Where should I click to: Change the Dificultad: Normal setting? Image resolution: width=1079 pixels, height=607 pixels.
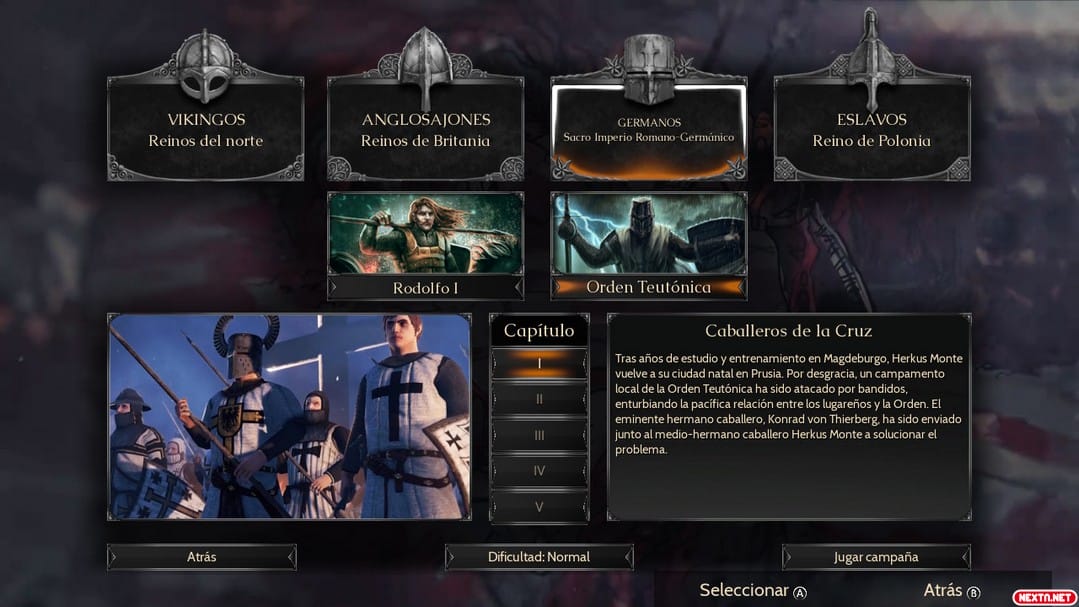click(x=539, y=557)
